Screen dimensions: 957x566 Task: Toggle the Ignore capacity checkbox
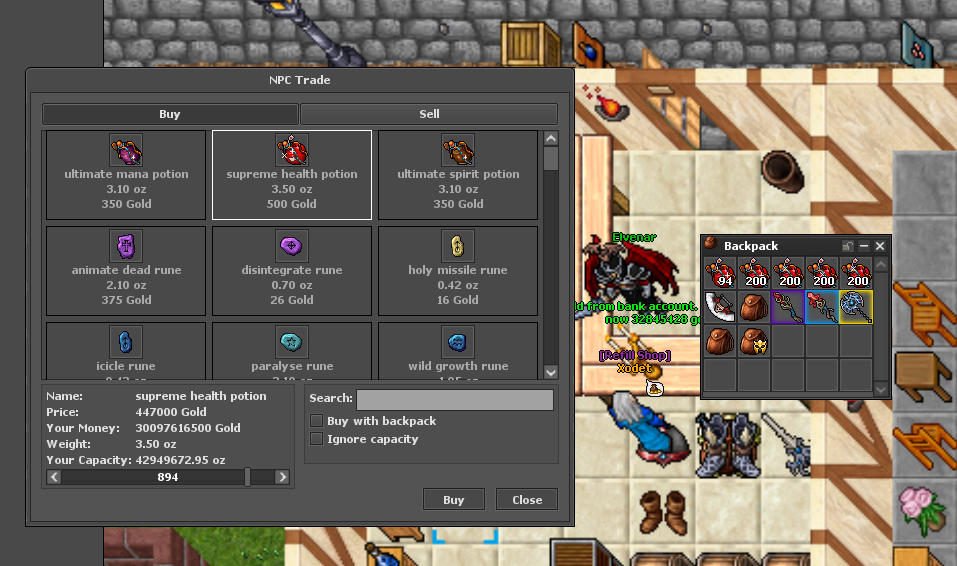pyautogui.click(x=317, y=439)
